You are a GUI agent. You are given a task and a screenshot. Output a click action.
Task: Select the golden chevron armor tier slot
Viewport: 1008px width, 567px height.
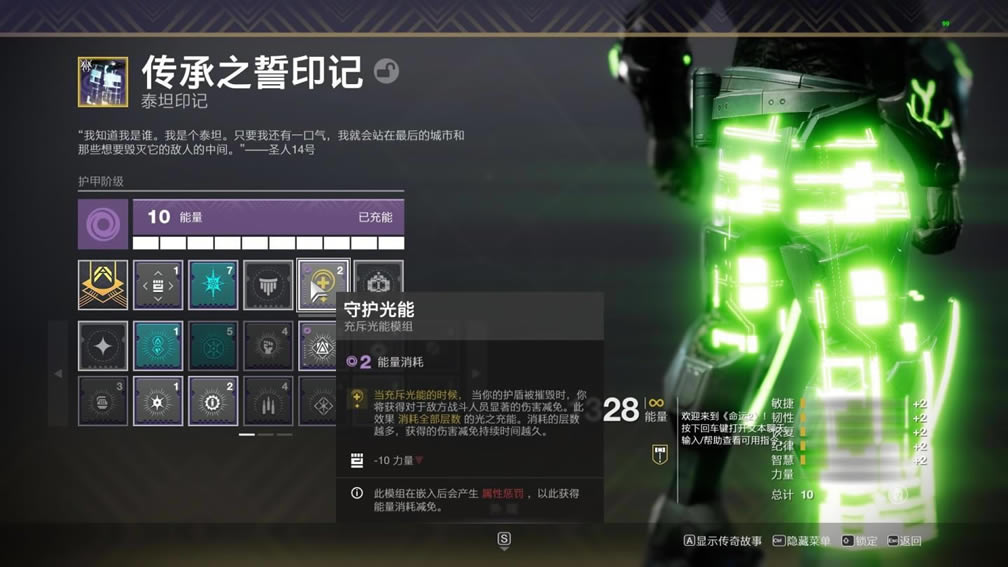(x=103, y=285)
